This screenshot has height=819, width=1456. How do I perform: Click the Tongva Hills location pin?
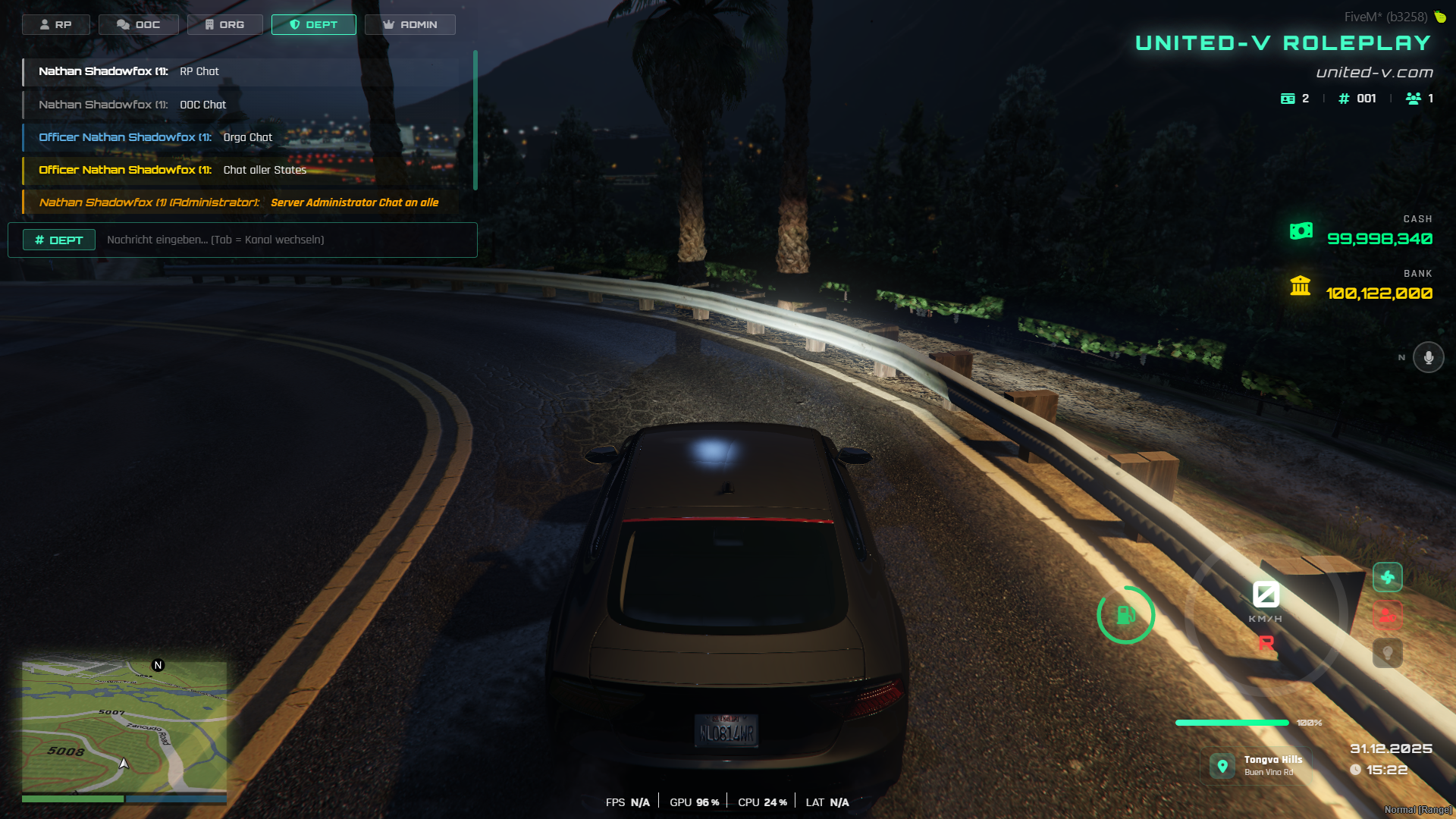tap(1222, 766)
